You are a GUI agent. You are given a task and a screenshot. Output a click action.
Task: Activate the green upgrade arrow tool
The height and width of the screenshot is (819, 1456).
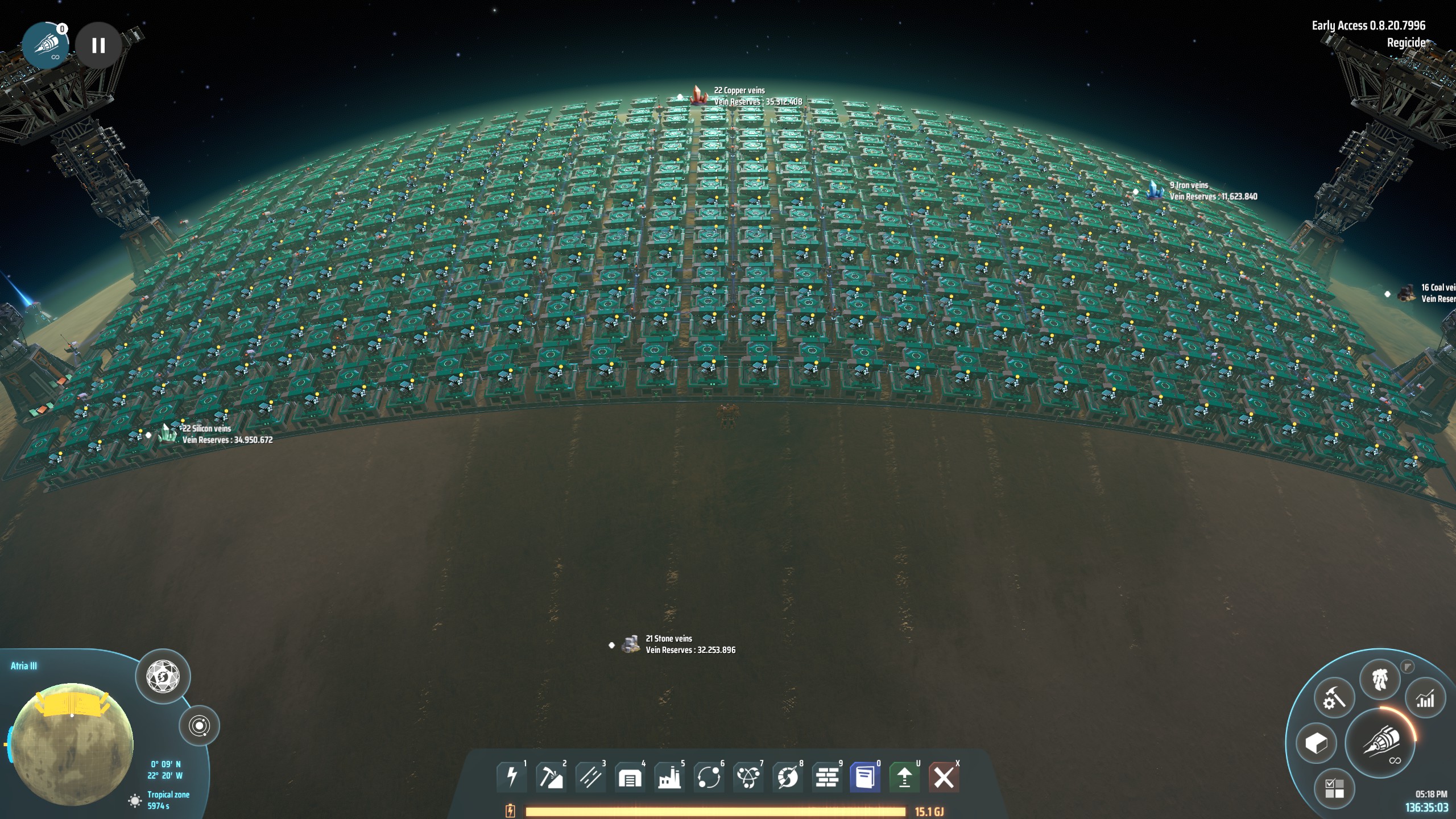click(904, 777)
